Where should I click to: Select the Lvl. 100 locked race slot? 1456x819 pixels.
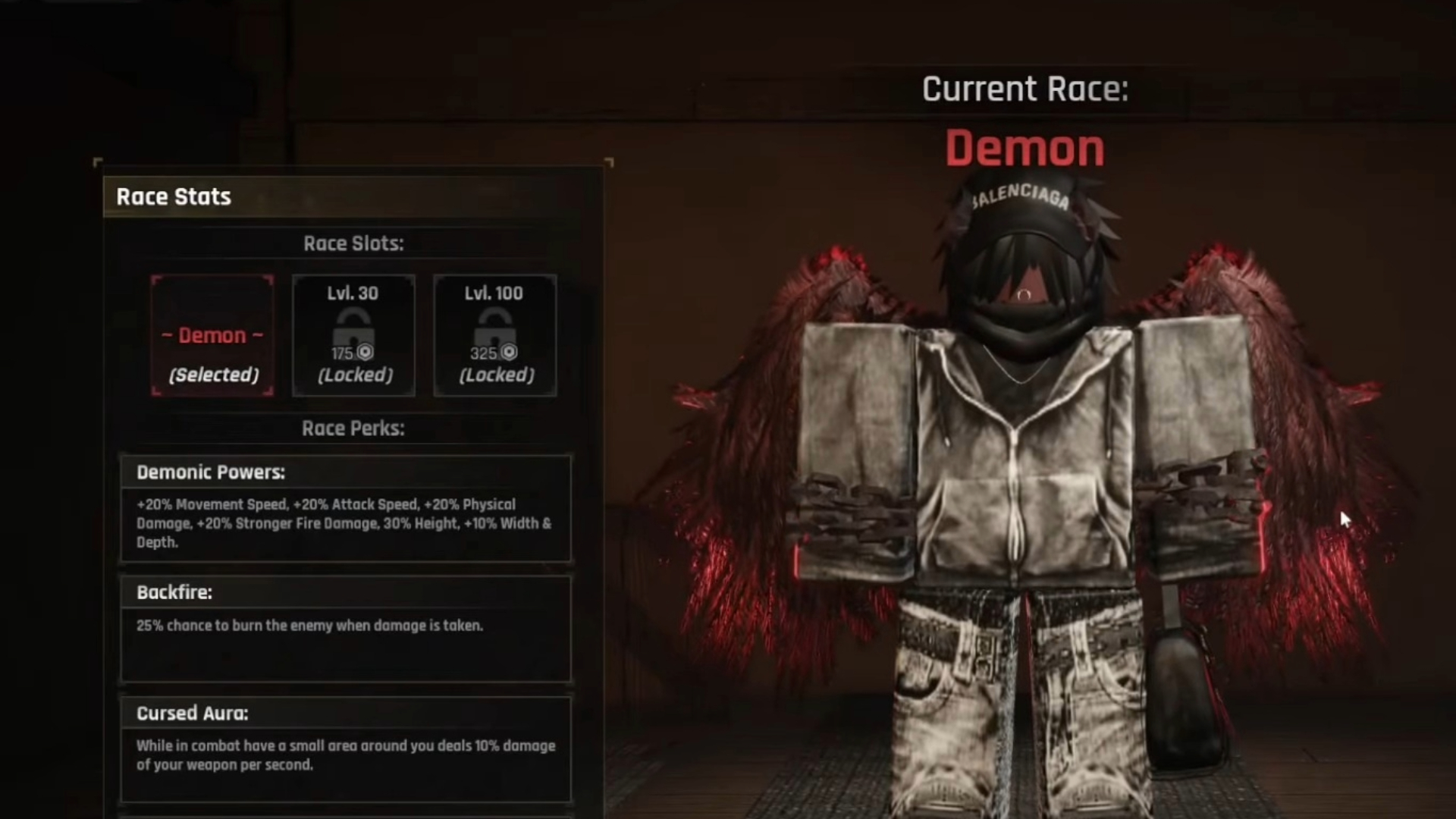[x=494, y=336]
